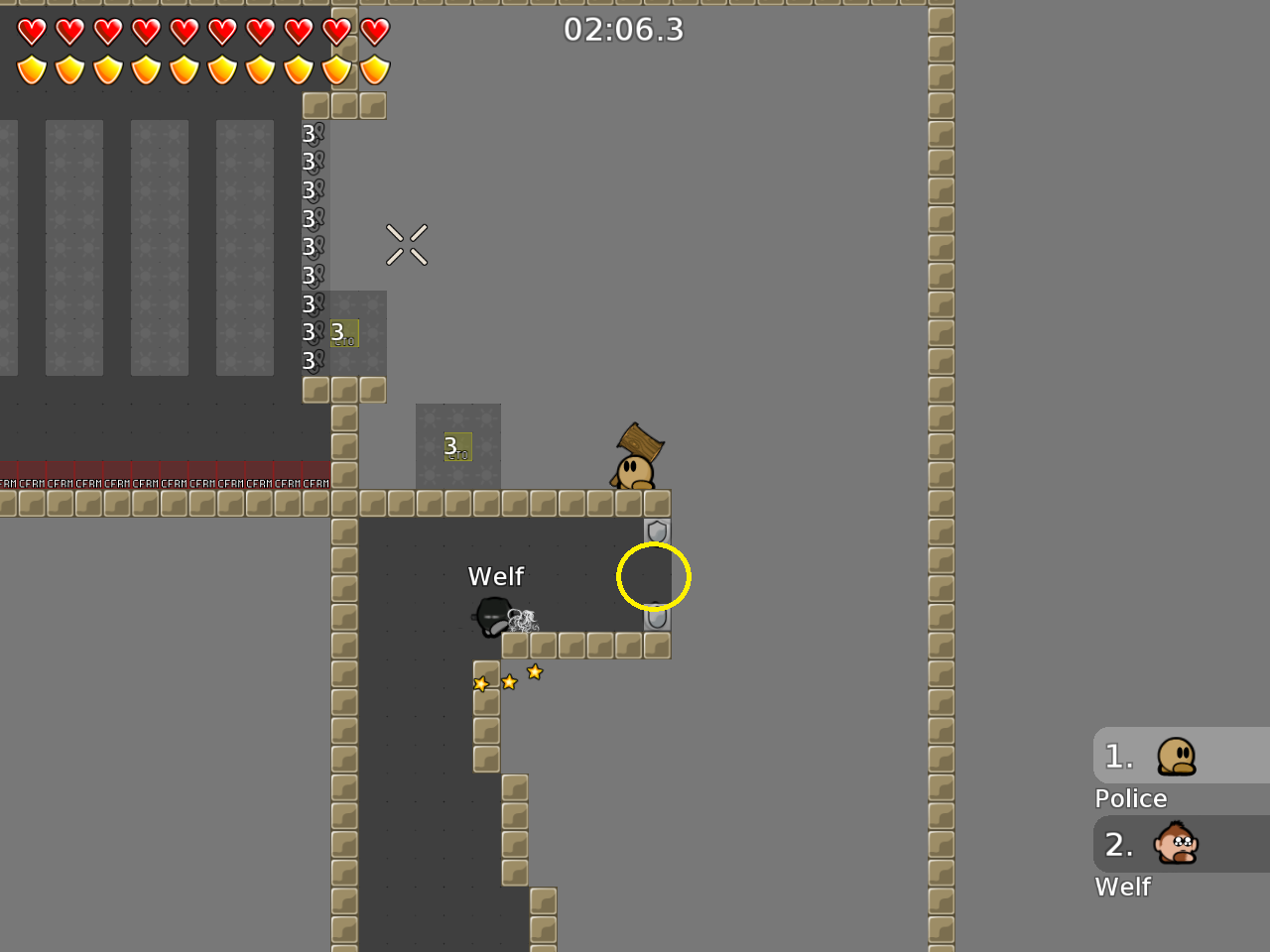
Task: Click the crosshair aiming reticle
Action: (x=406, y=245)
